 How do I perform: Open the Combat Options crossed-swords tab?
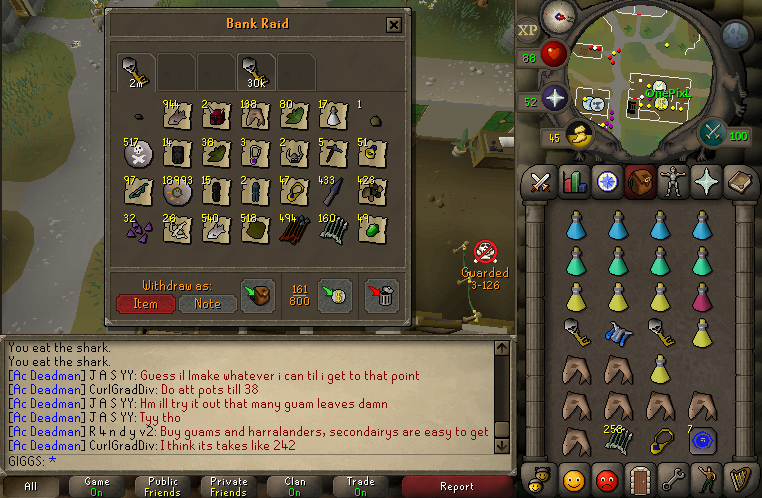(x=541, y=182)
